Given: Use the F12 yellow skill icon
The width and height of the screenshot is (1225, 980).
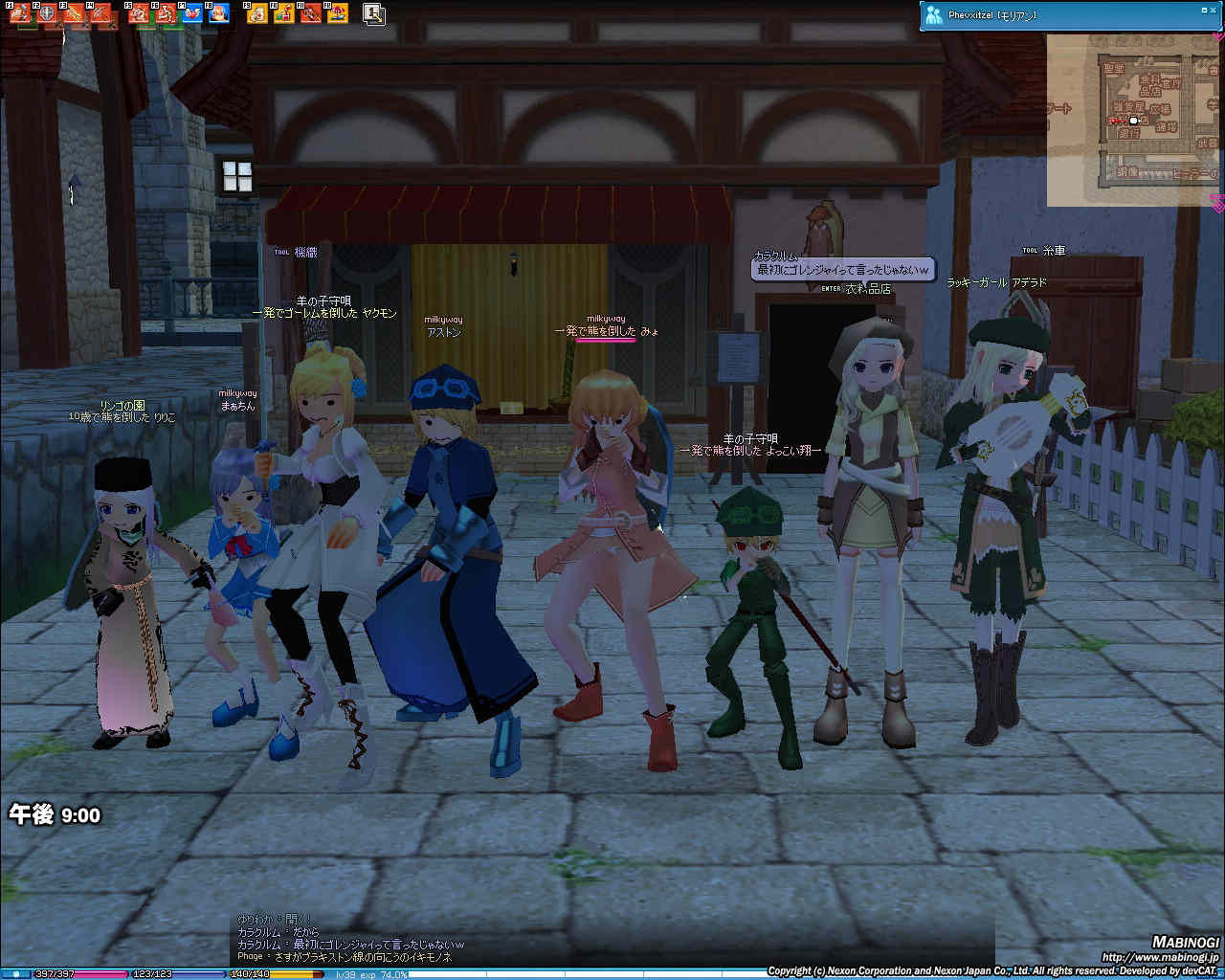Looking at the screenshot, I should 338,13.
